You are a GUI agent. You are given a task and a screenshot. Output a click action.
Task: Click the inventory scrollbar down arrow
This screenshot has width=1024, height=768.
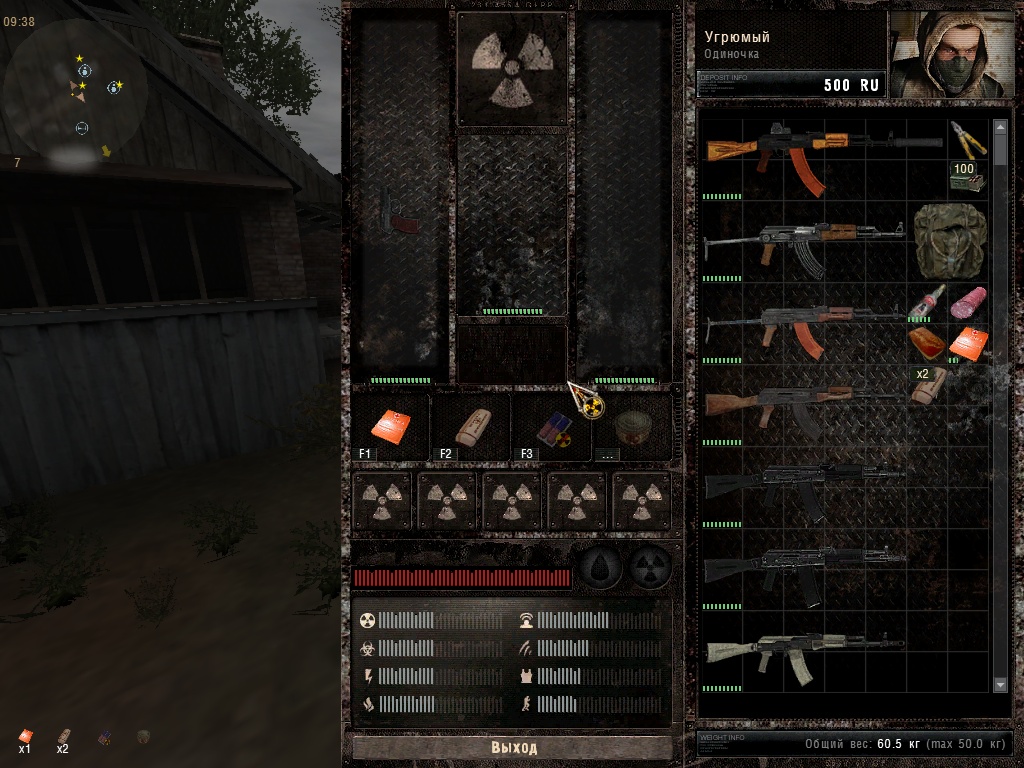click(1000, 683)
